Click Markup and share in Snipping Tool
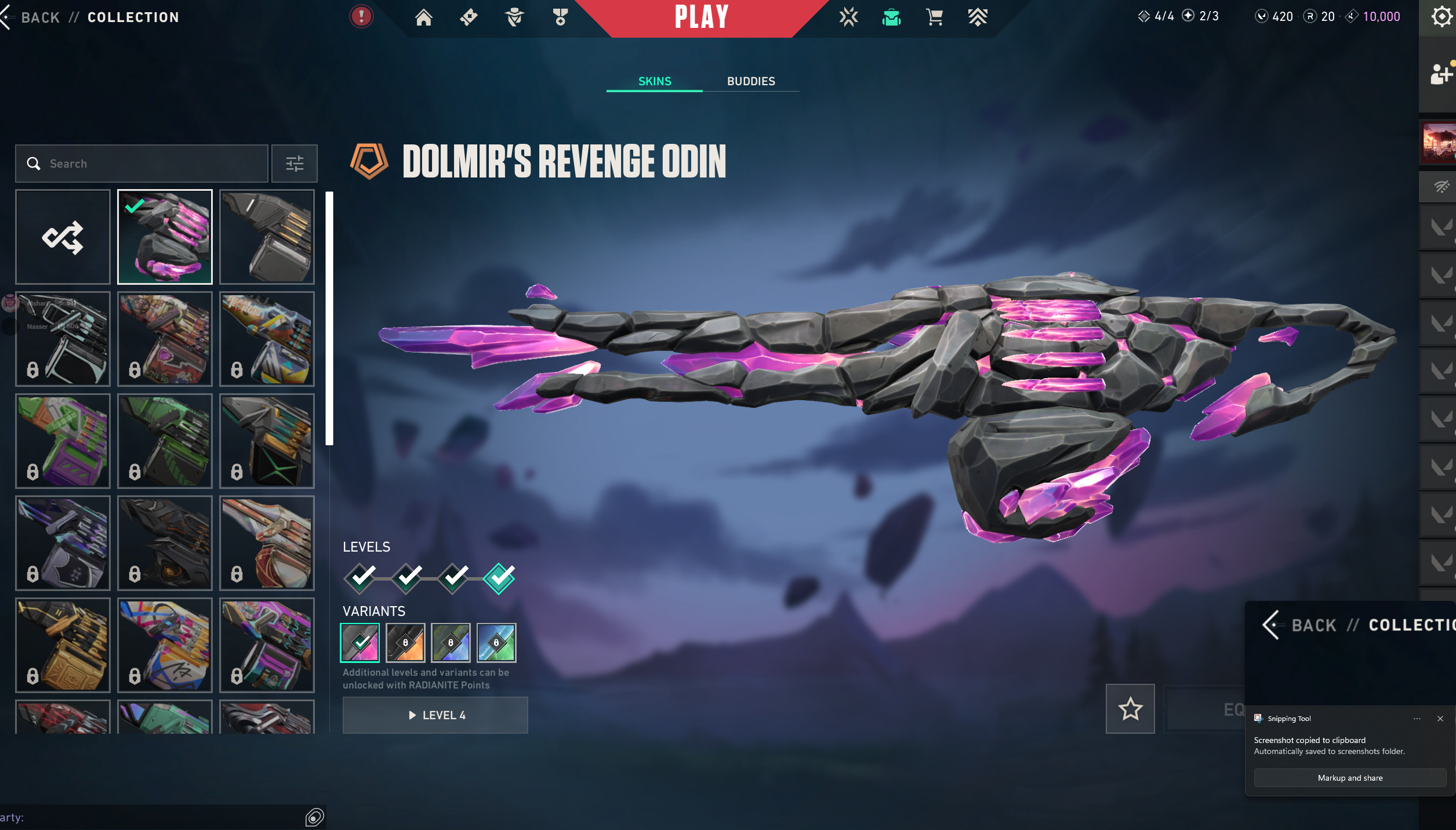Screen dimensions: 1456x830 click(x=1350, y=778)
